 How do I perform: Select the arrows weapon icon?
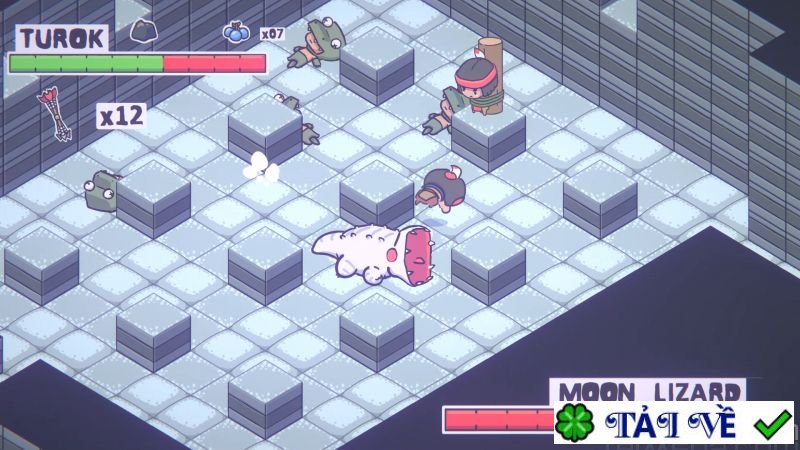coord(52,115)
